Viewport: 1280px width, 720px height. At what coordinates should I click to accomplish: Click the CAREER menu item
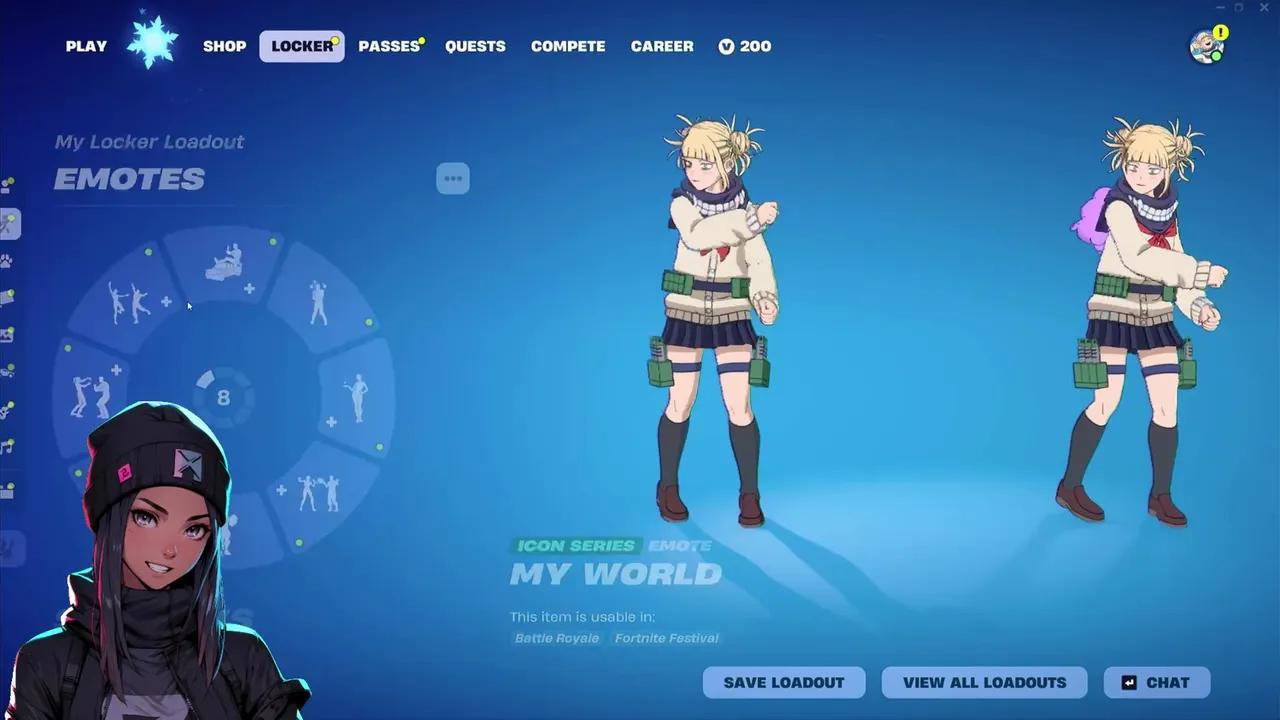coord(662,46)
